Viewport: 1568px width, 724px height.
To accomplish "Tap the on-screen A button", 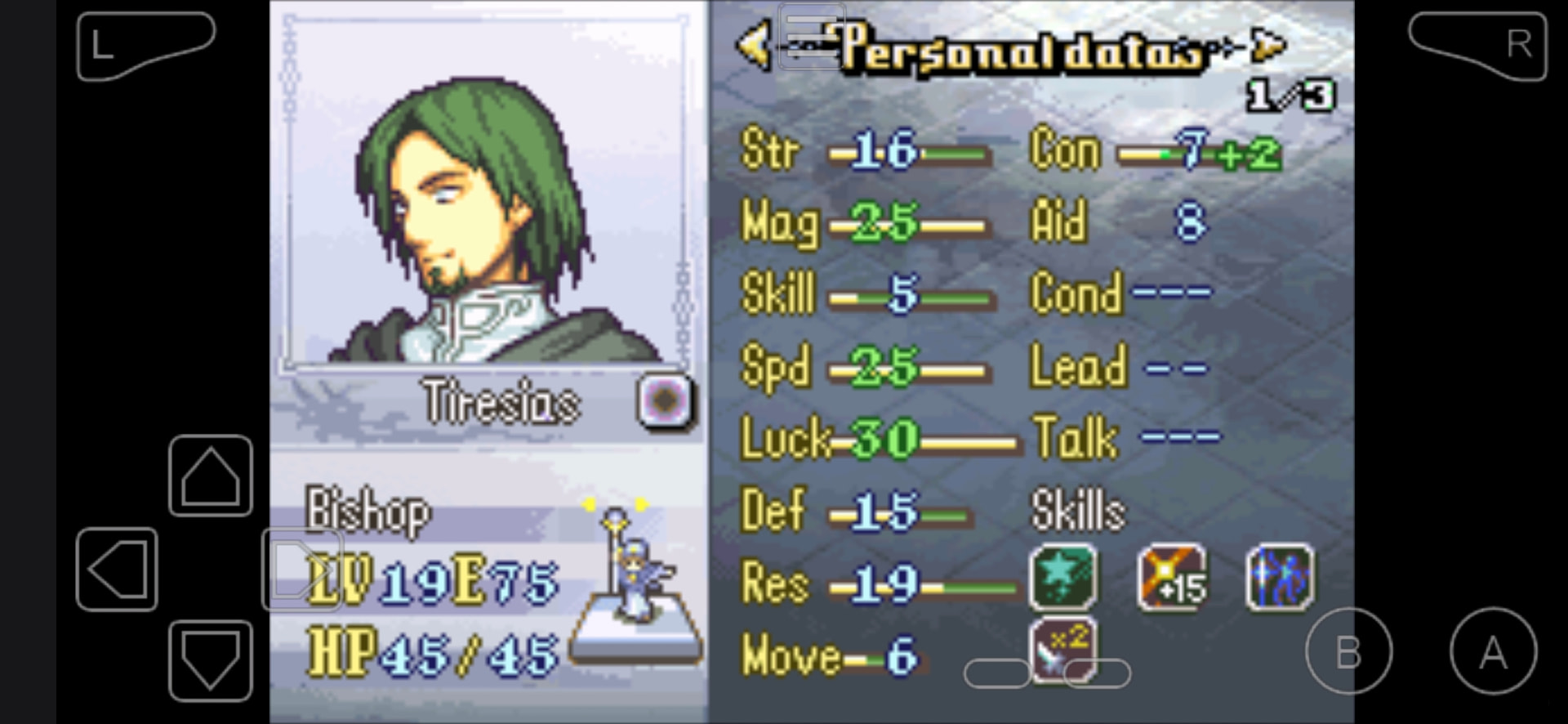I will click(1493, 651).
